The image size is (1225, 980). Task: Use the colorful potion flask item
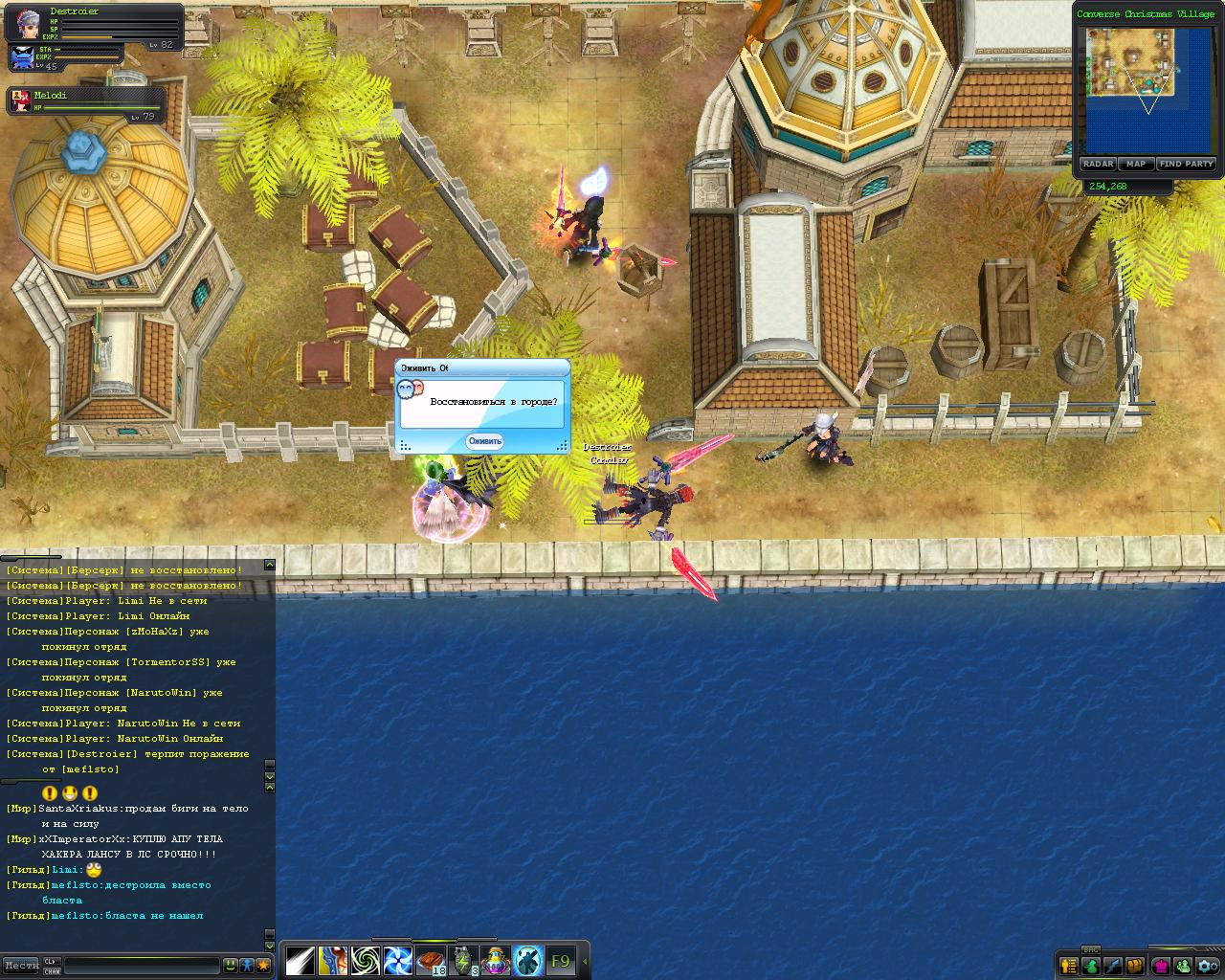[496, 960]
